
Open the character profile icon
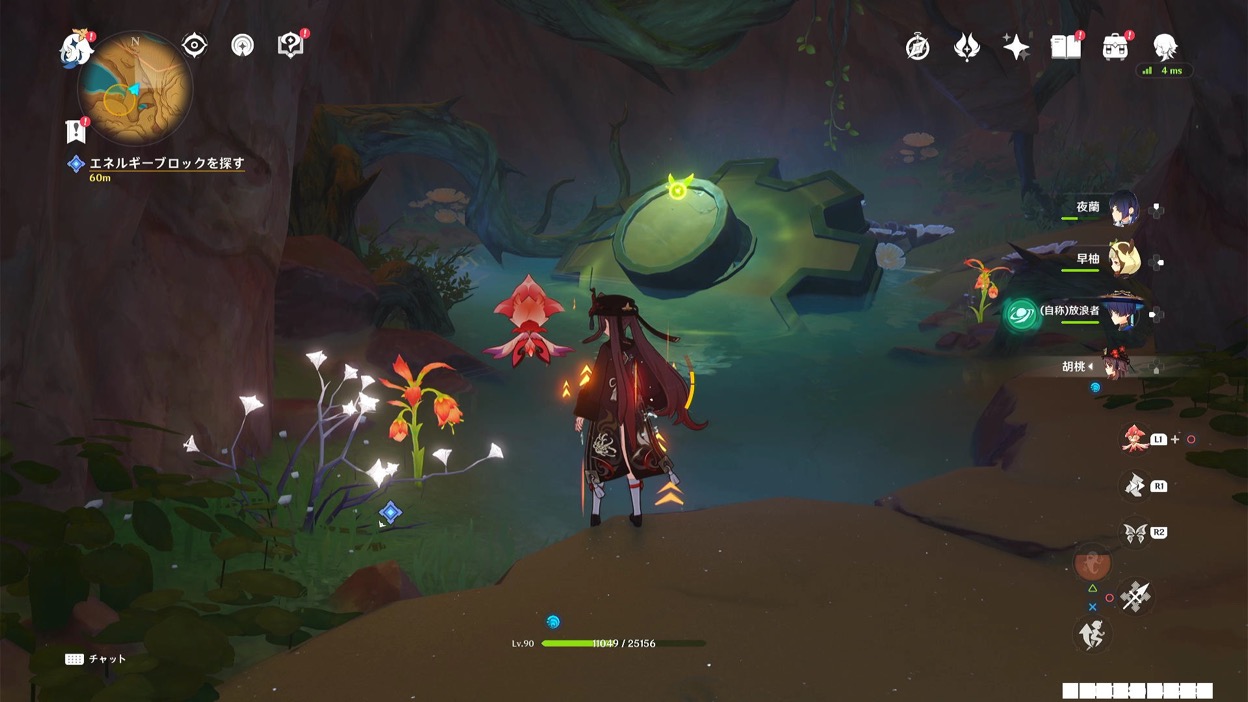(1165, 46)
